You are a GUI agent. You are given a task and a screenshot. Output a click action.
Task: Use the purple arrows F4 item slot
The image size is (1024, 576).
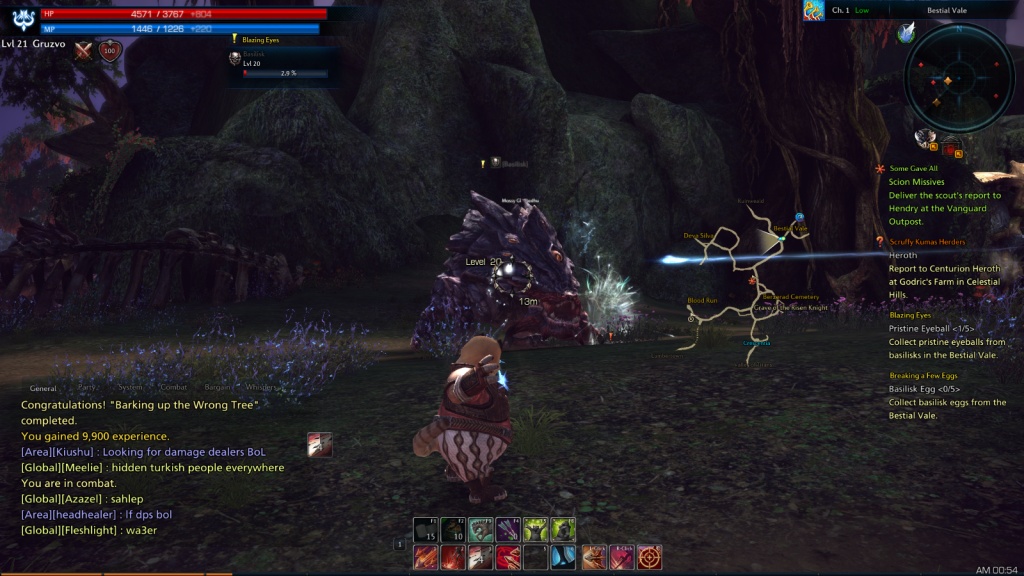508,529
